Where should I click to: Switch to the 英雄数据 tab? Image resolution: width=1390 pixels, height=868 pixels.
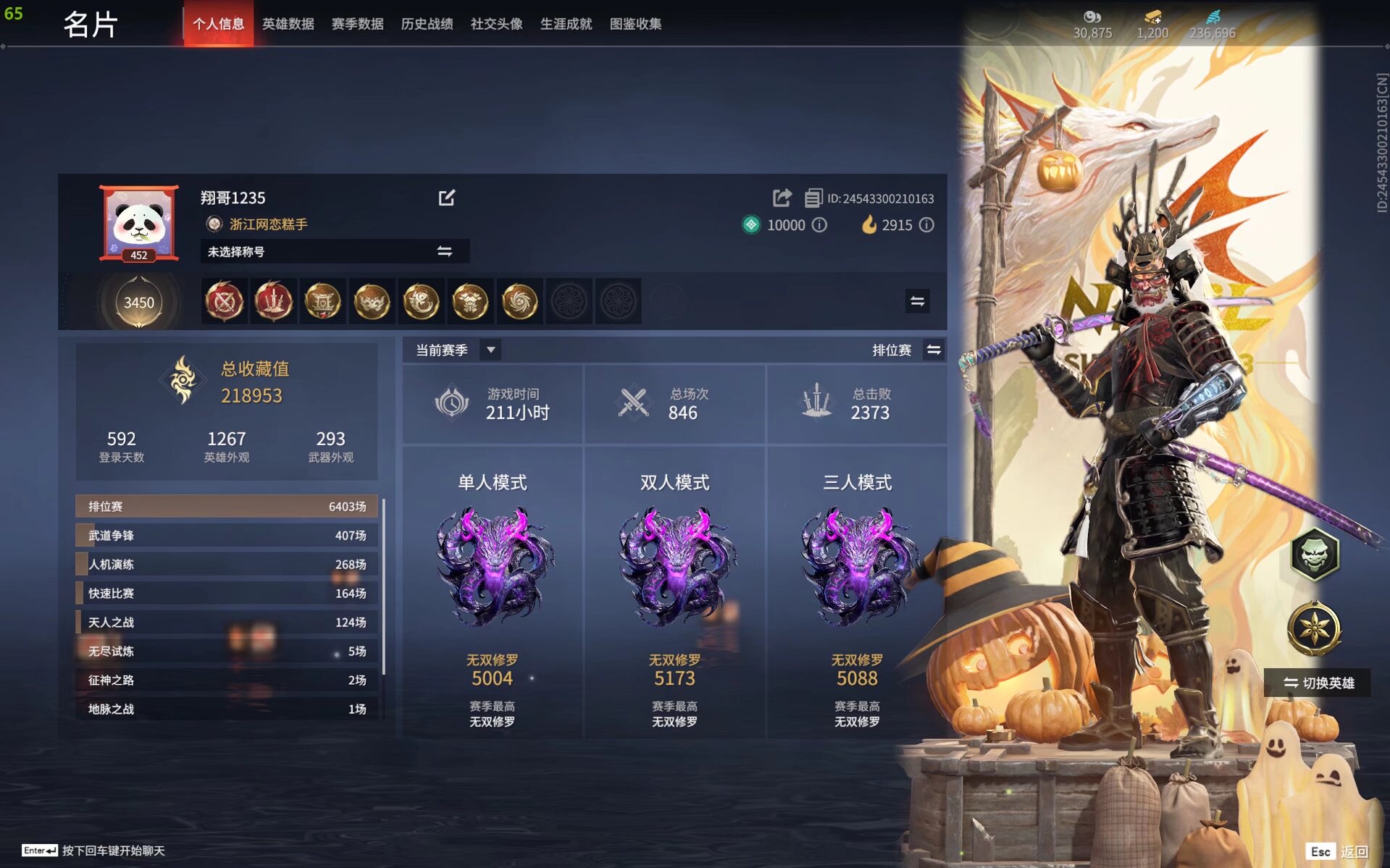[x=288, y=24]
